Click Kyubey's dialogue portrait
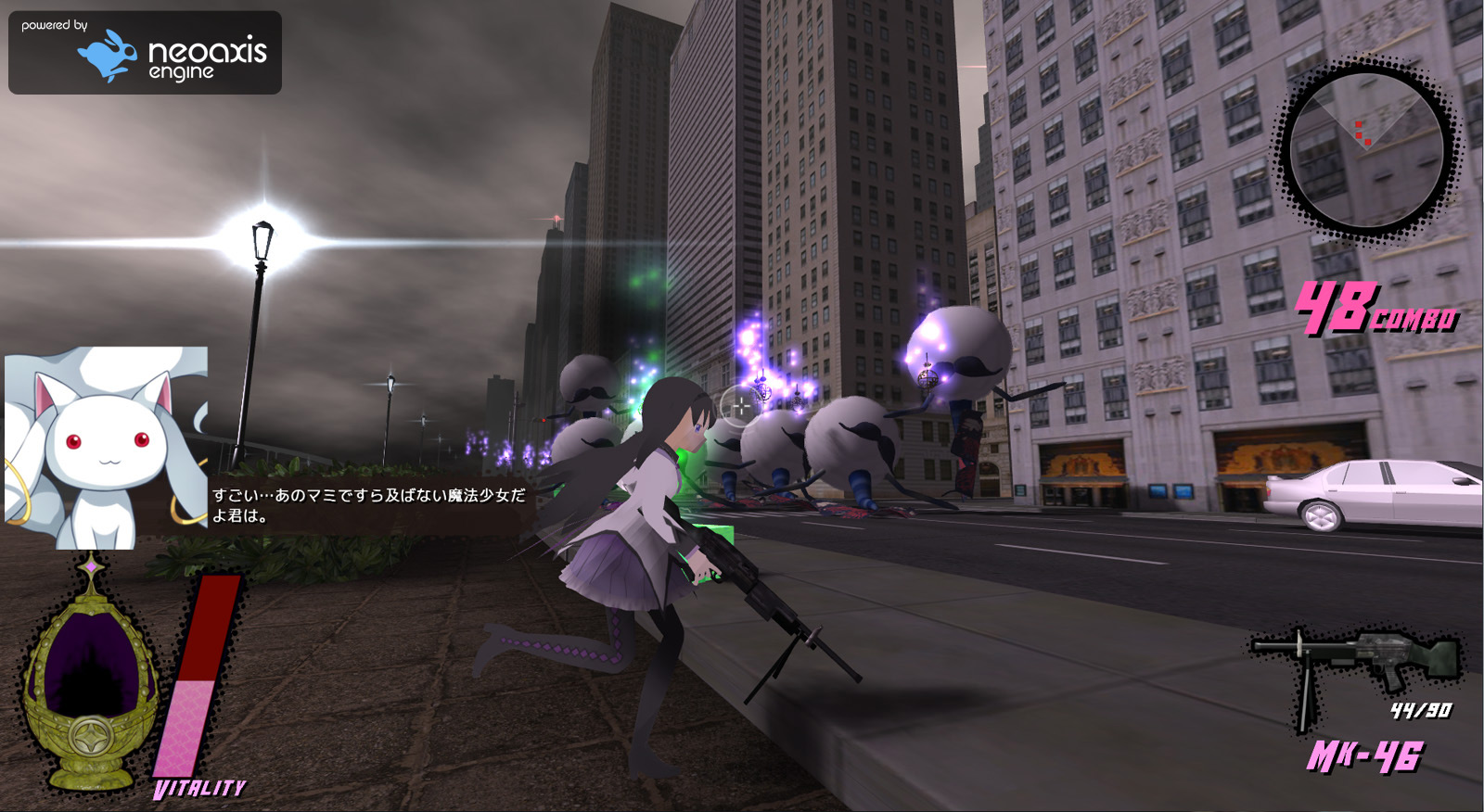1484x812 pixels. click(106, 448)
